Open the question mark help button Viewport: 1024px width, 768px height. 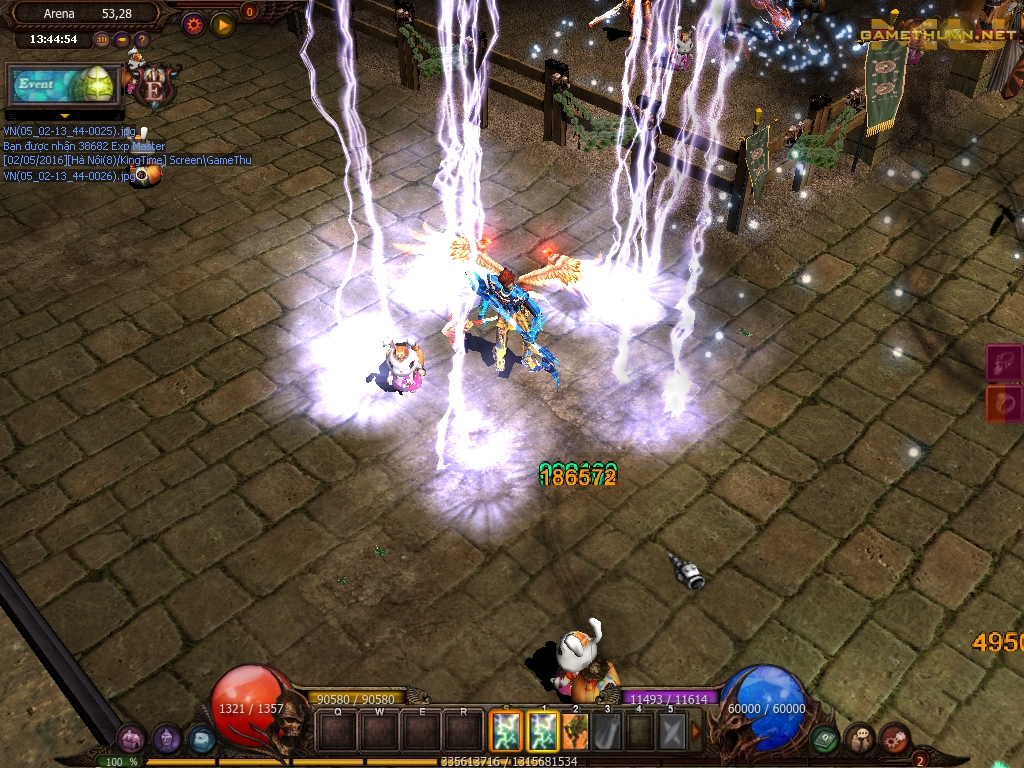pos(141,40)
